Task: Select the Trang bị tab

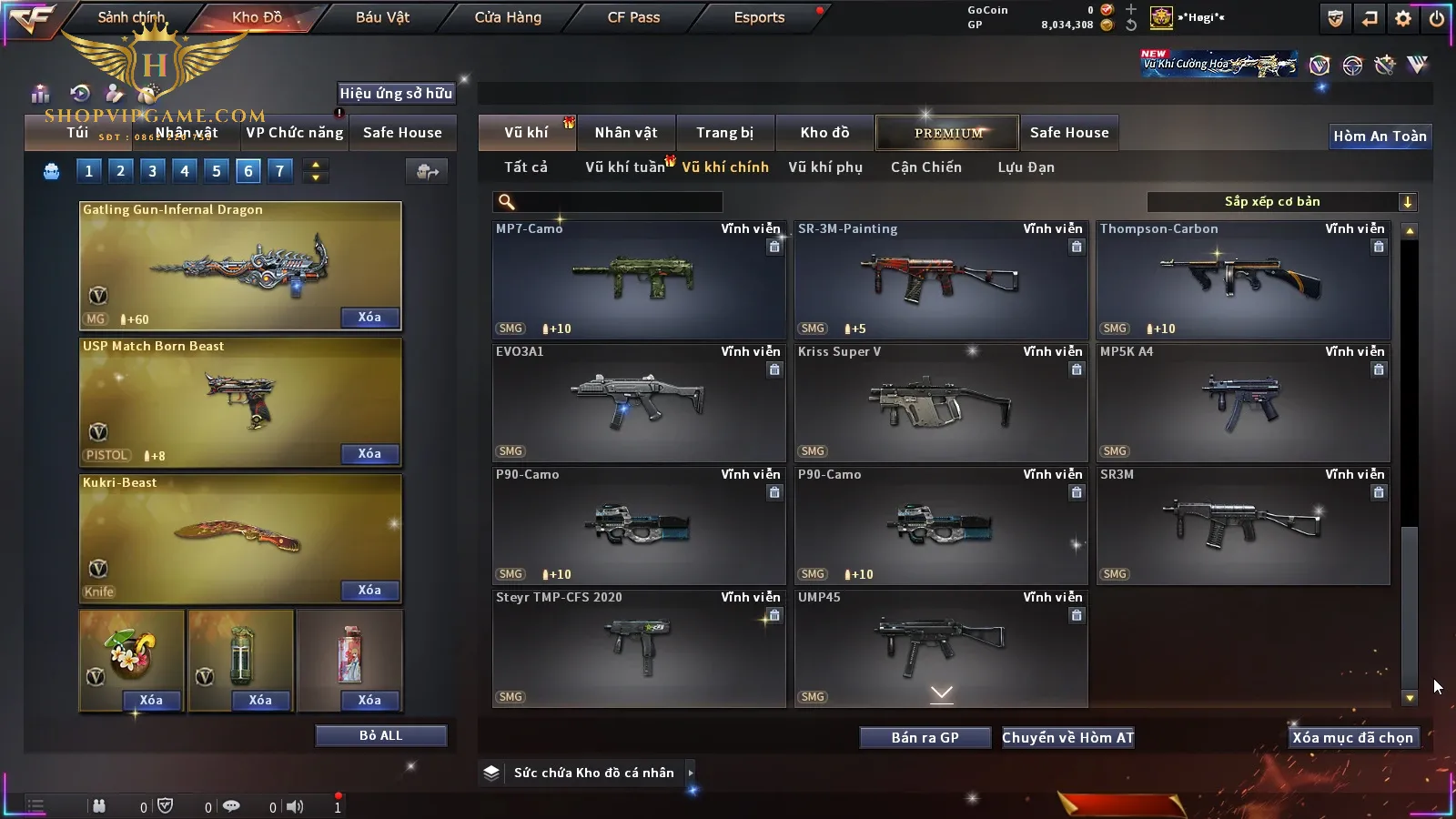Action: [724, 133]
